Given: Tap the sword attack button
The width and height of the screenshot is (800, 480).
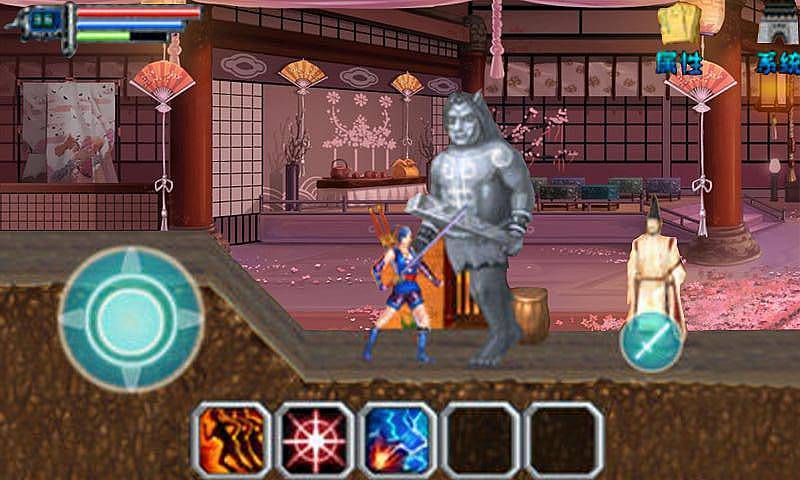Looking at the screenshot, I should [651, 342].
